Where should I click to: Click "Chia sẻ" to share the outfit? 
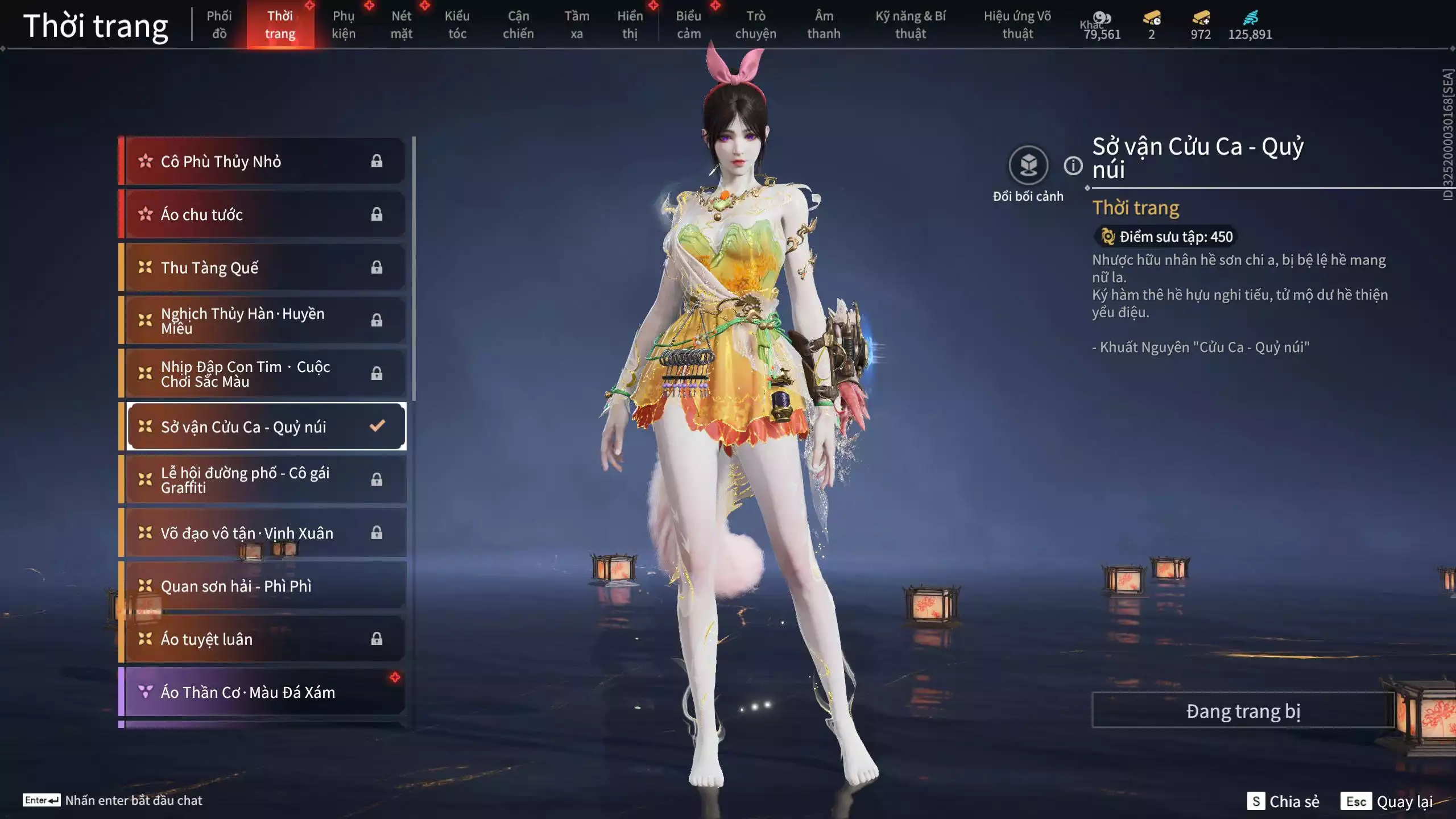(1294, 802)
